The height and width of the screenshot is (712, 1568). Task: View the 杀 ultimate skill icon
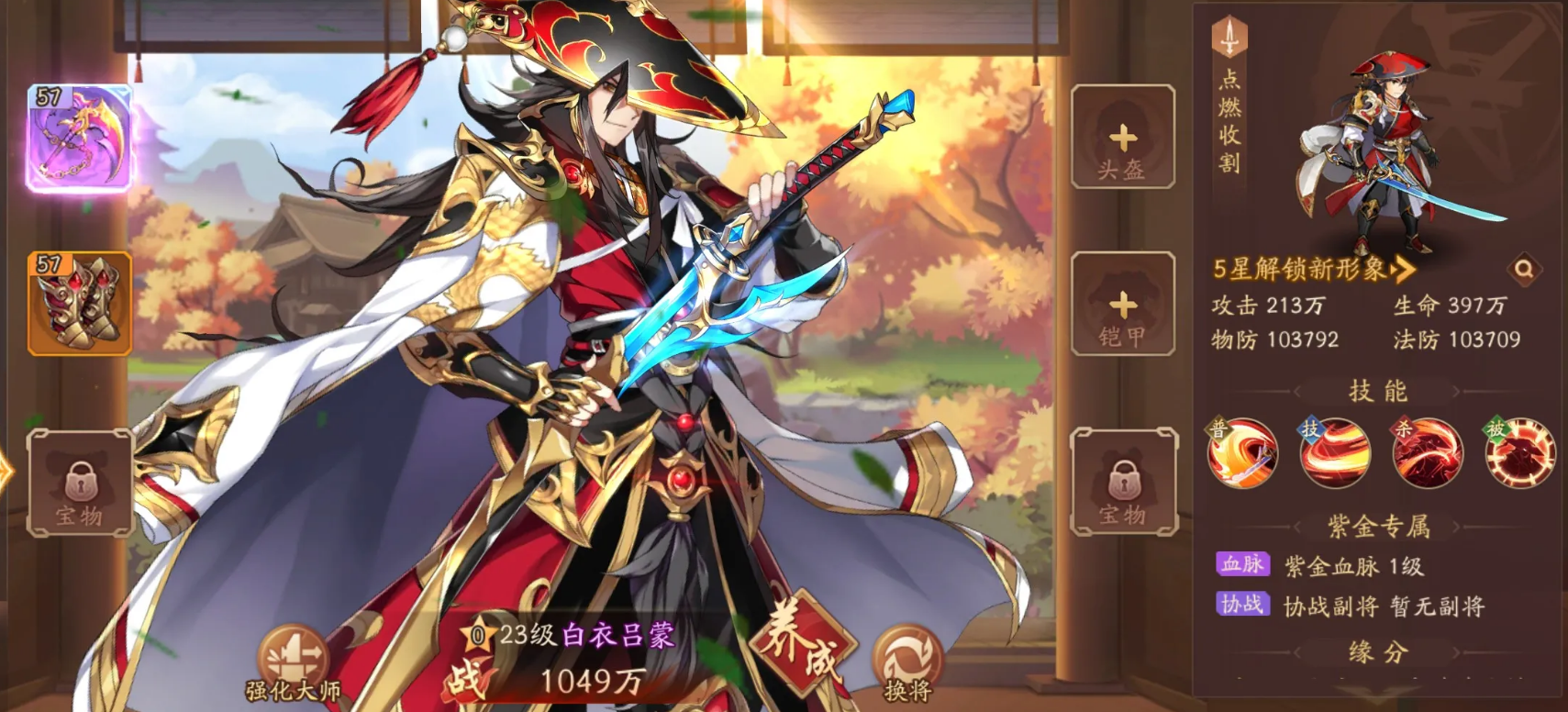1428,453
